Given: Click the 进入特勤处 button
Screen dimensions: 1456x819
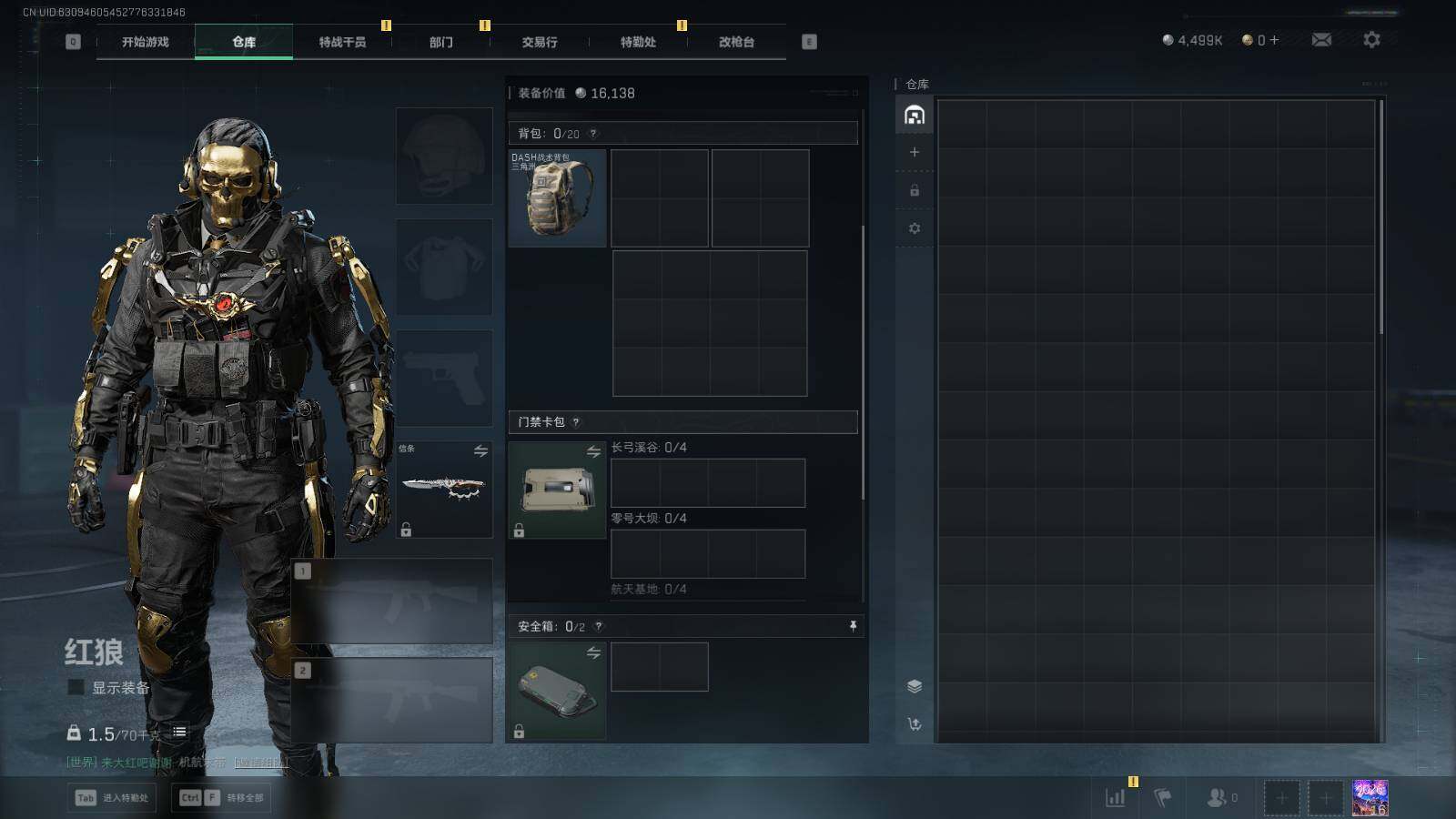Looking at the screenshot, I should pos(112,798).
